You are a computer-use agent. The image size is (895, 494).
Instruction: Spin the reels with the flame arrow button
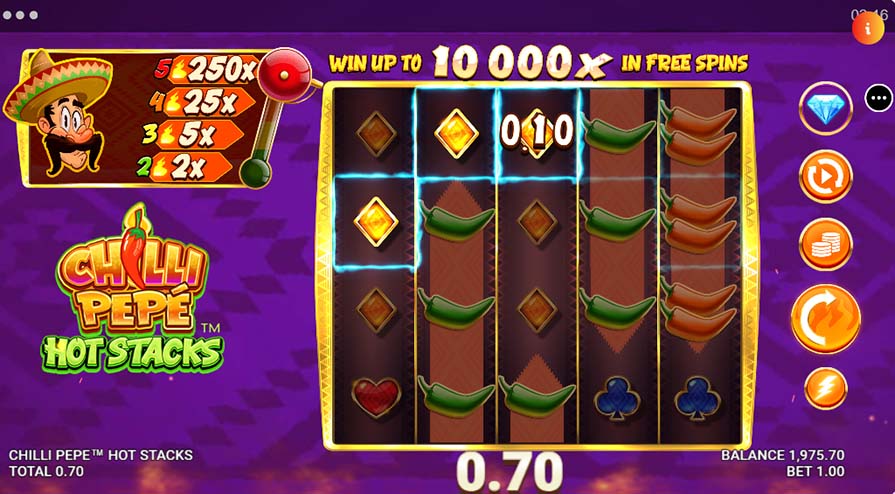coord(825,318)
